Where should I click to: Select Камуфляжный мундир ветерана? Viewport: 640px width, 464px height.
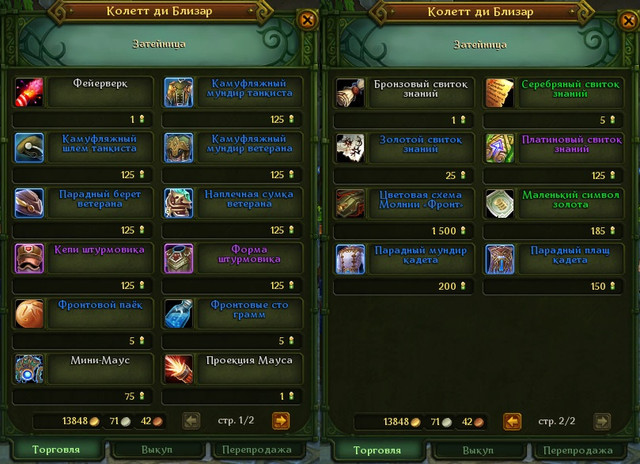tap(180, 148)
